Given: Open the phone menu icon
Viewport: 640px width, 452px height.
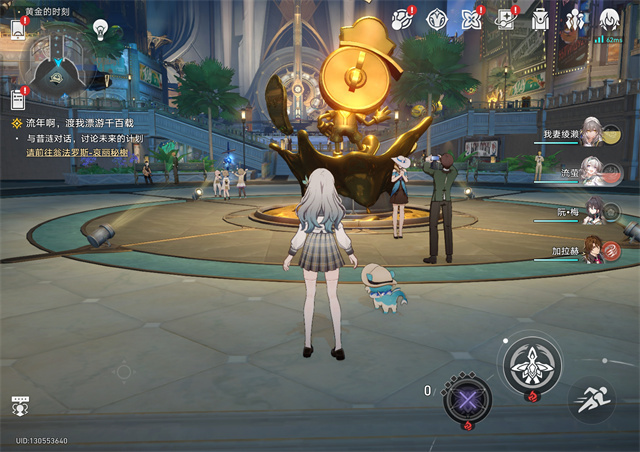Looking at the screenshot, I should point(18,28).
